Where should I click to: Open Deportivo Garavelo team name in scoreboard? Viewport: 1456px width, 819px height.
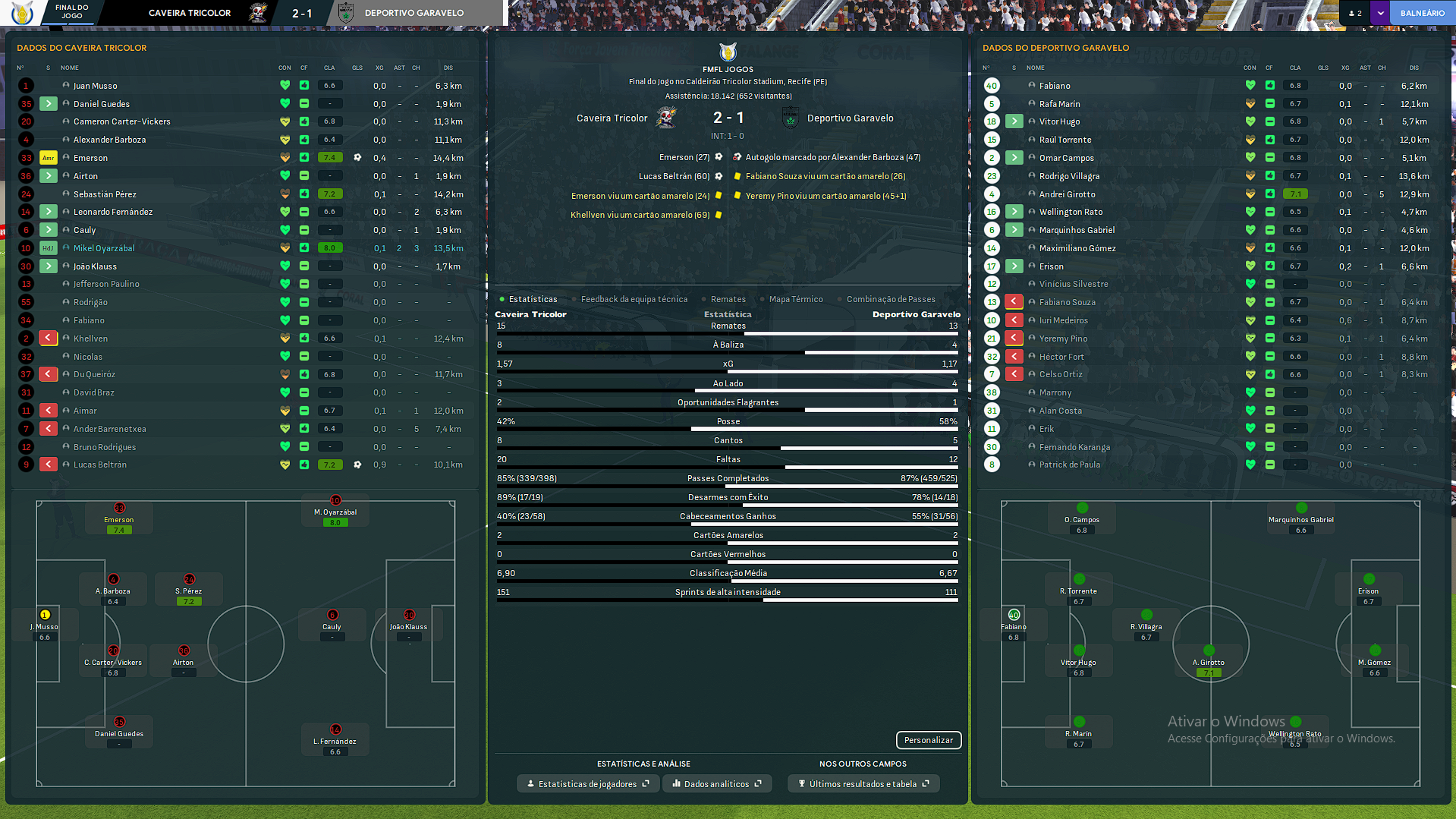click(850, 118)
